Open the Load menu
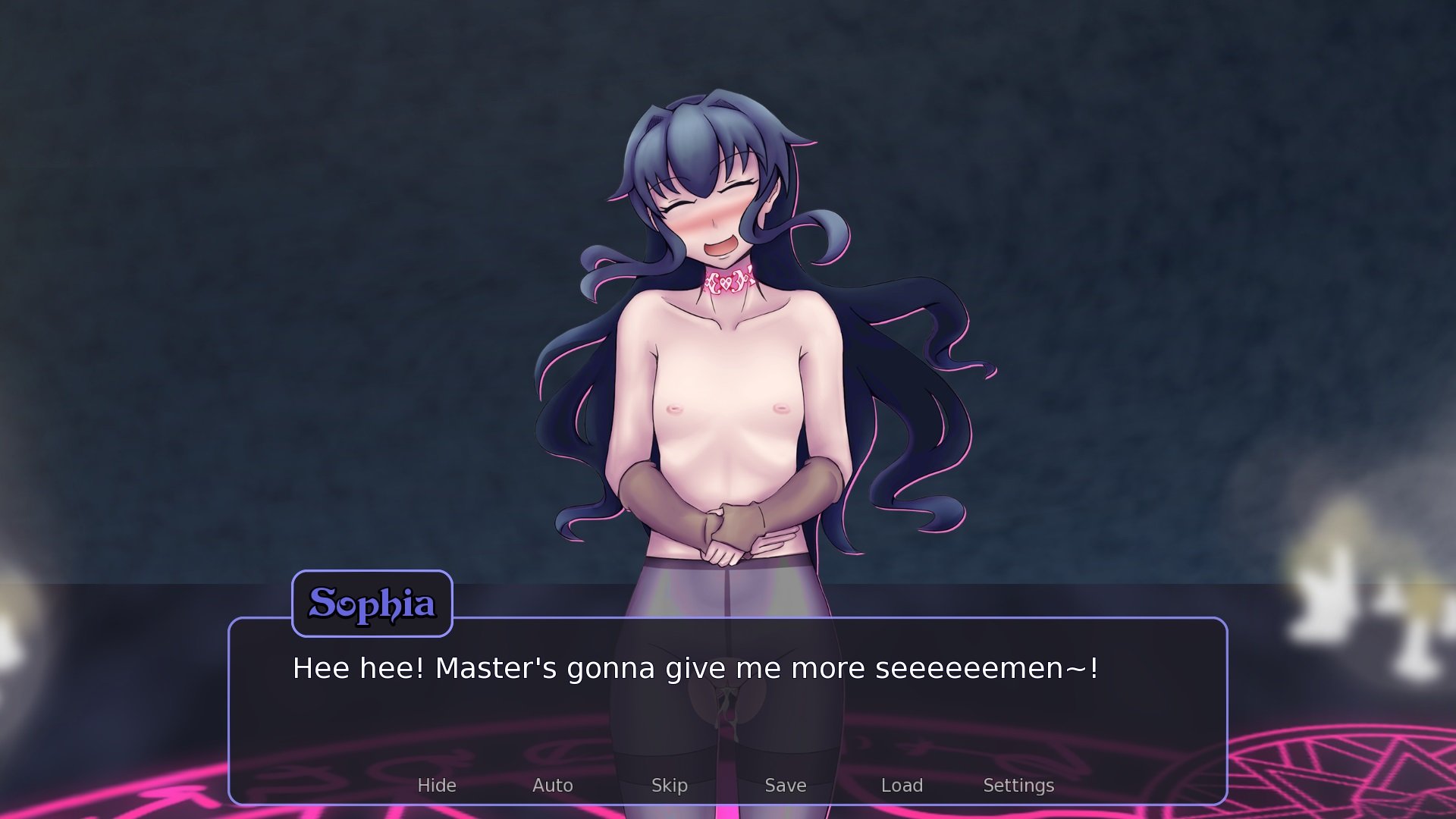 click(902, 786)
